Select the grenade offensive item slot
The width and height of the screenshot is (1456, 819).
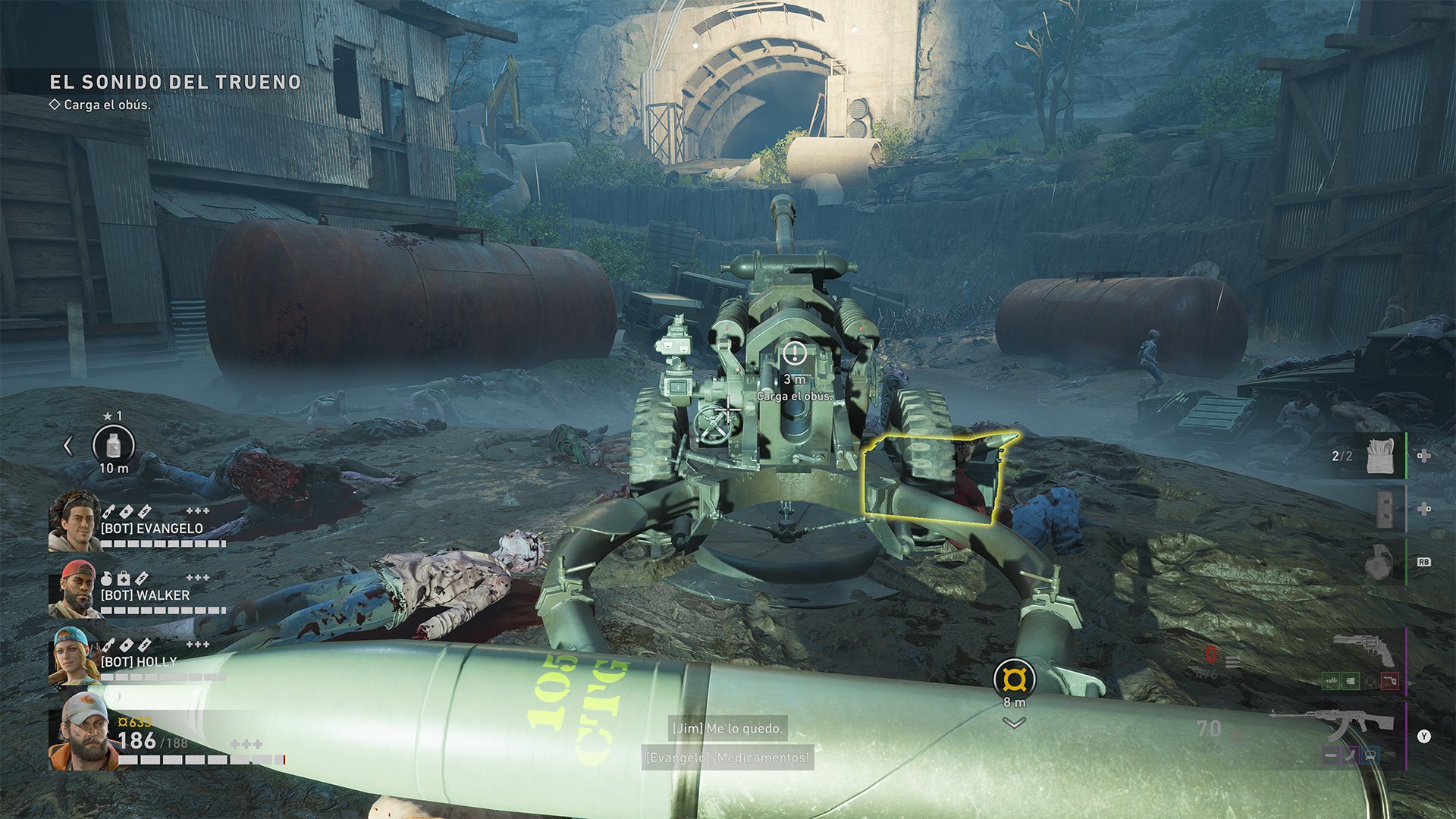(1380, 563)
